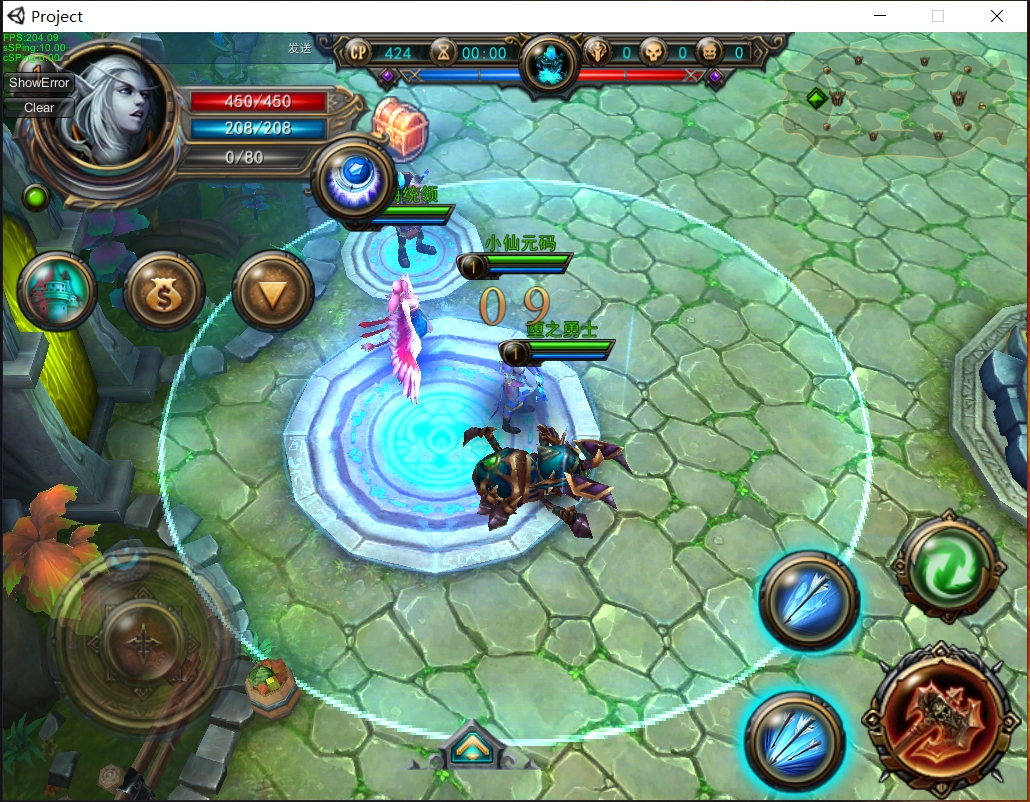Image resolution: width=1030 pixels, height=802 pixels.
Task: Open the gold money bag shop
Action: (165, 292)
